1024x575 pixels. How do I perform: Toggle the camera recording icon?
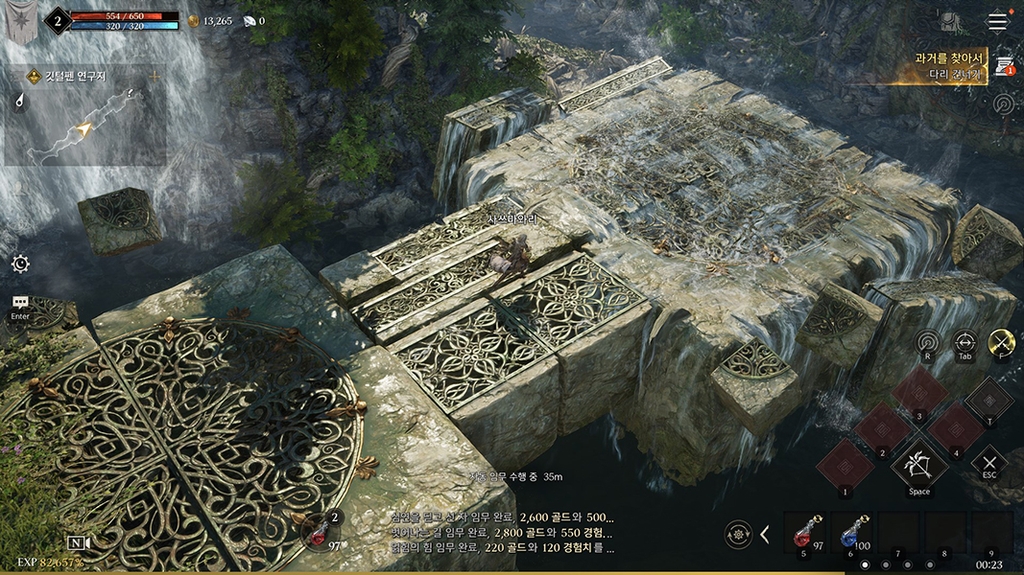pos(79,543)
